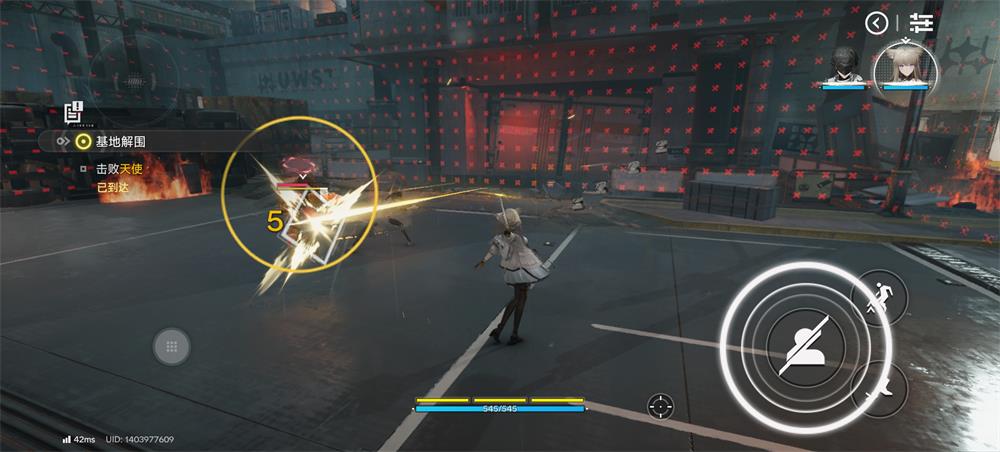Tap the grey dotted joystick button

[x=172, y=346]
